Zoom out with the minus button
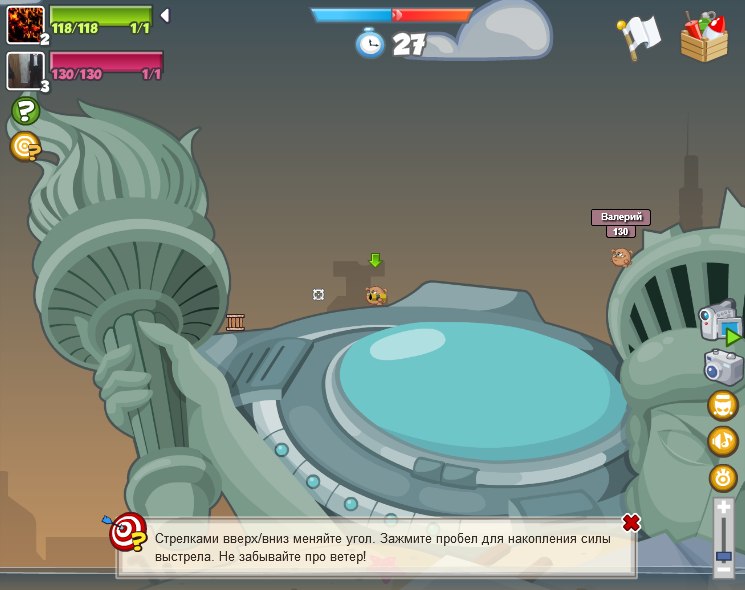 tap(723, 569)
